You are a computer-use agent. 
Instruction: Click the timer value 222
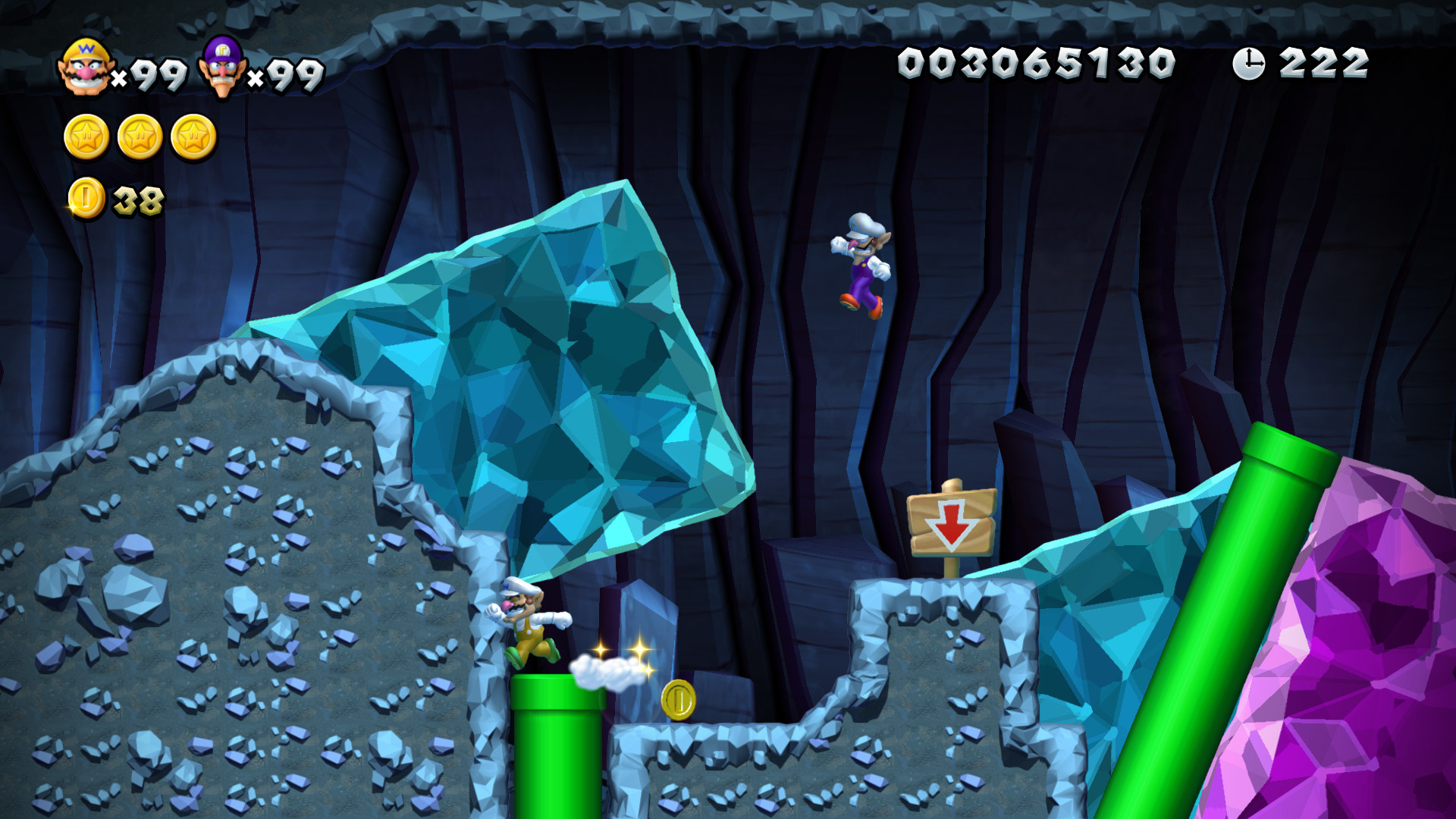tap(1325, 62)
